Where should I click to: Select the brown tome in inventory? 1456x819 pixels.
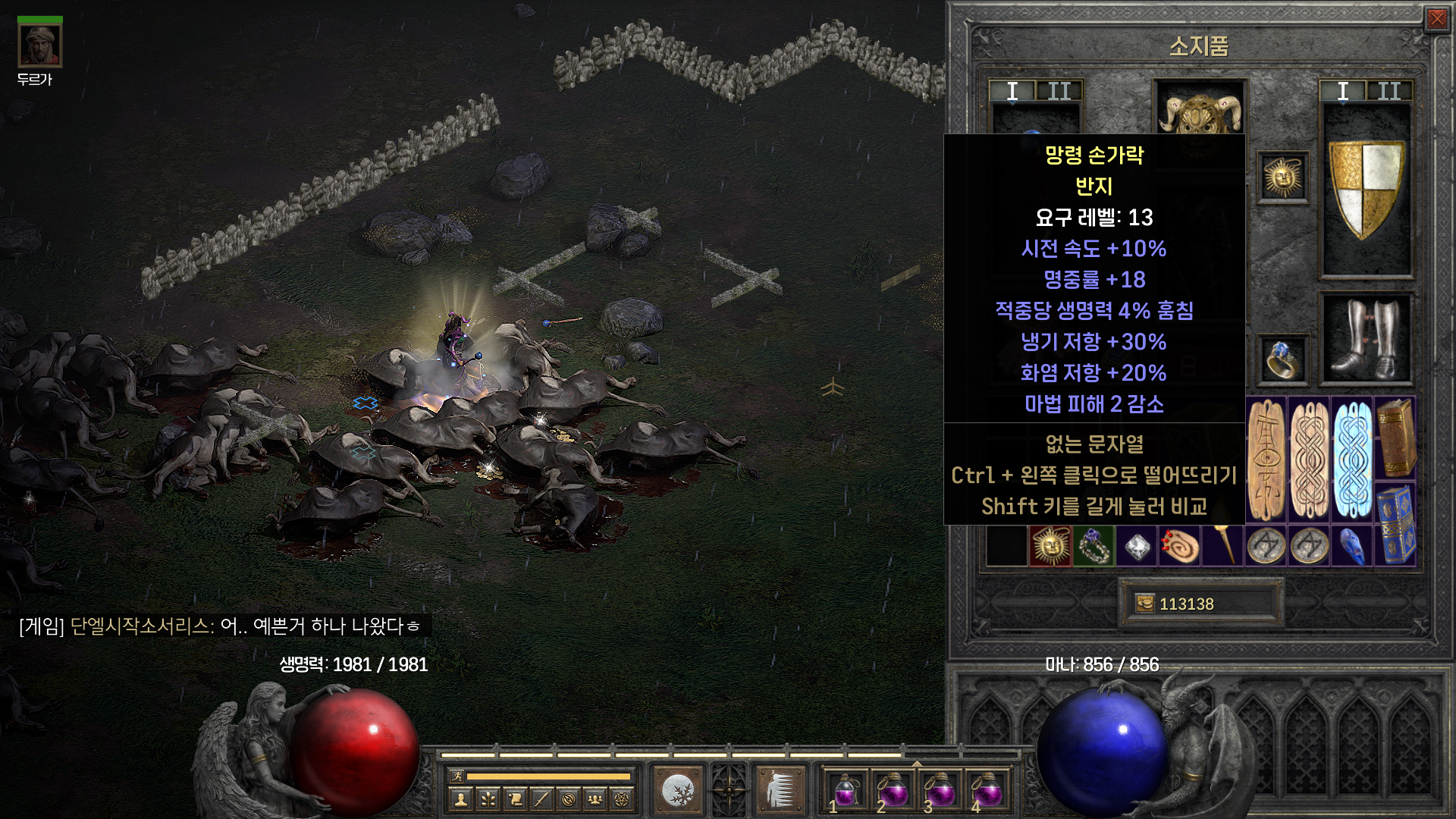pyautogui.click(x=1395, y=438)
